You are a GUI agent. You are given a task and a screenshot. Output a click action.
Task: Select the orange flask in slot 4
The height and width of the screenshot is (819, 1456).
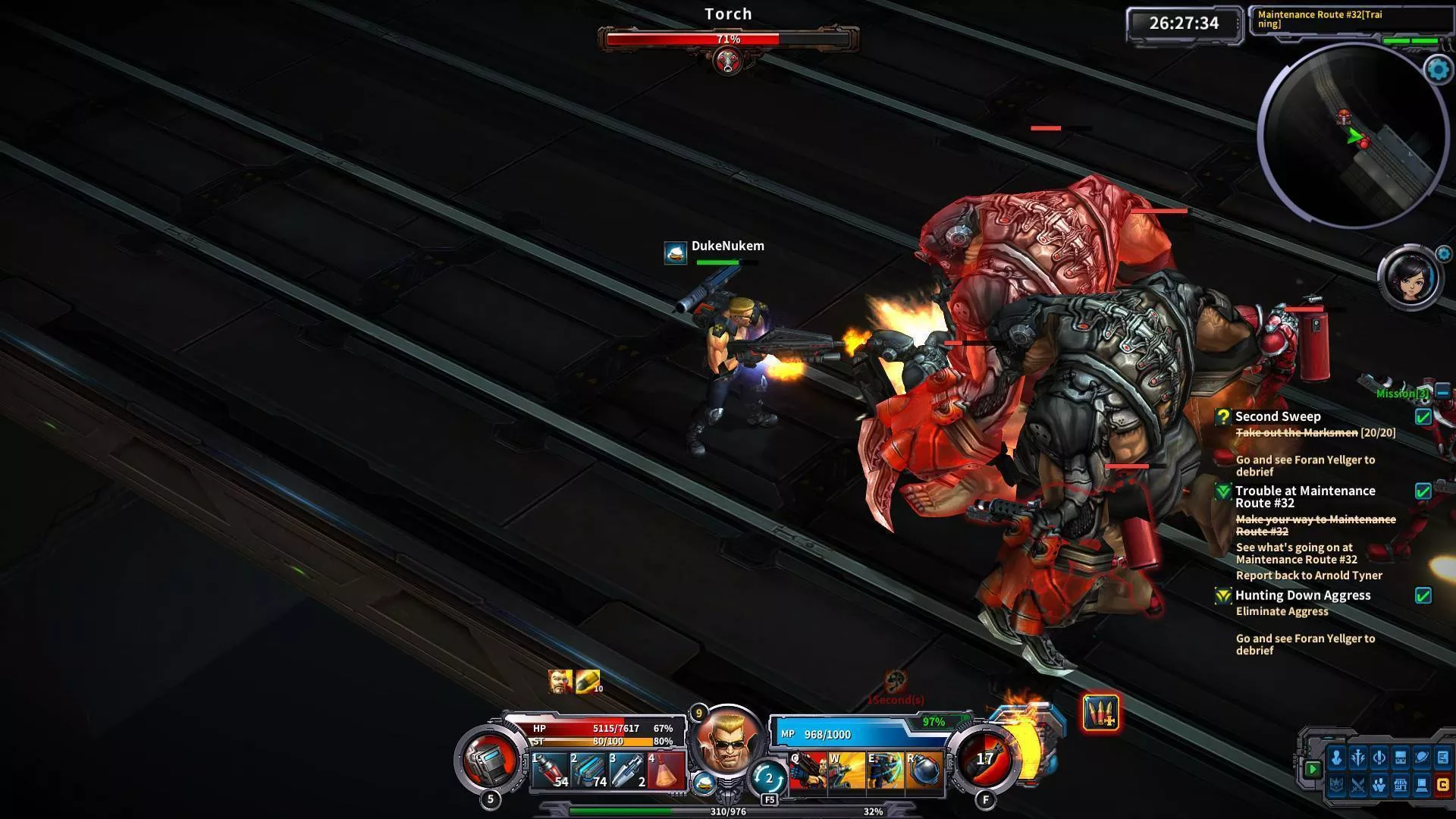coord(665,770)
